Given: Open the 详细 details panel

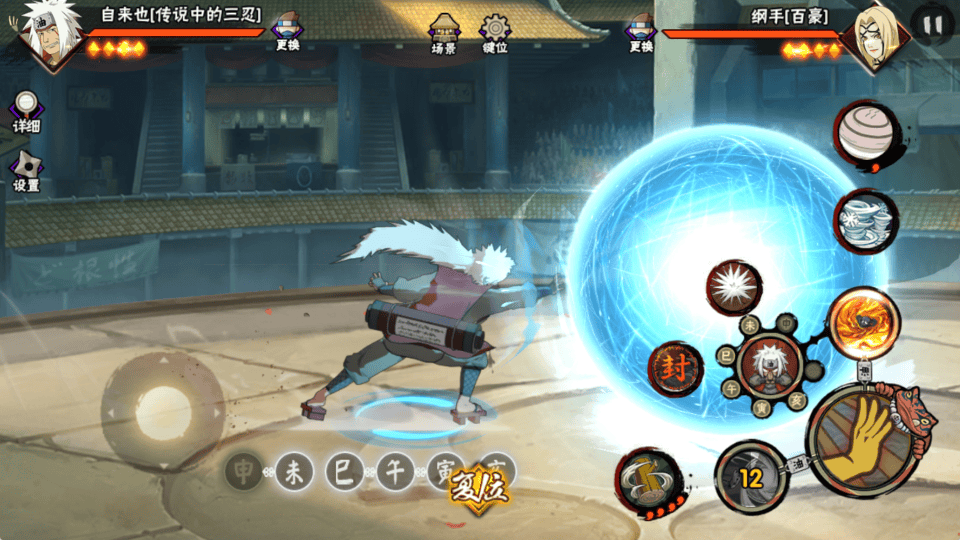Looking at the screenshot, I should 26,111.
